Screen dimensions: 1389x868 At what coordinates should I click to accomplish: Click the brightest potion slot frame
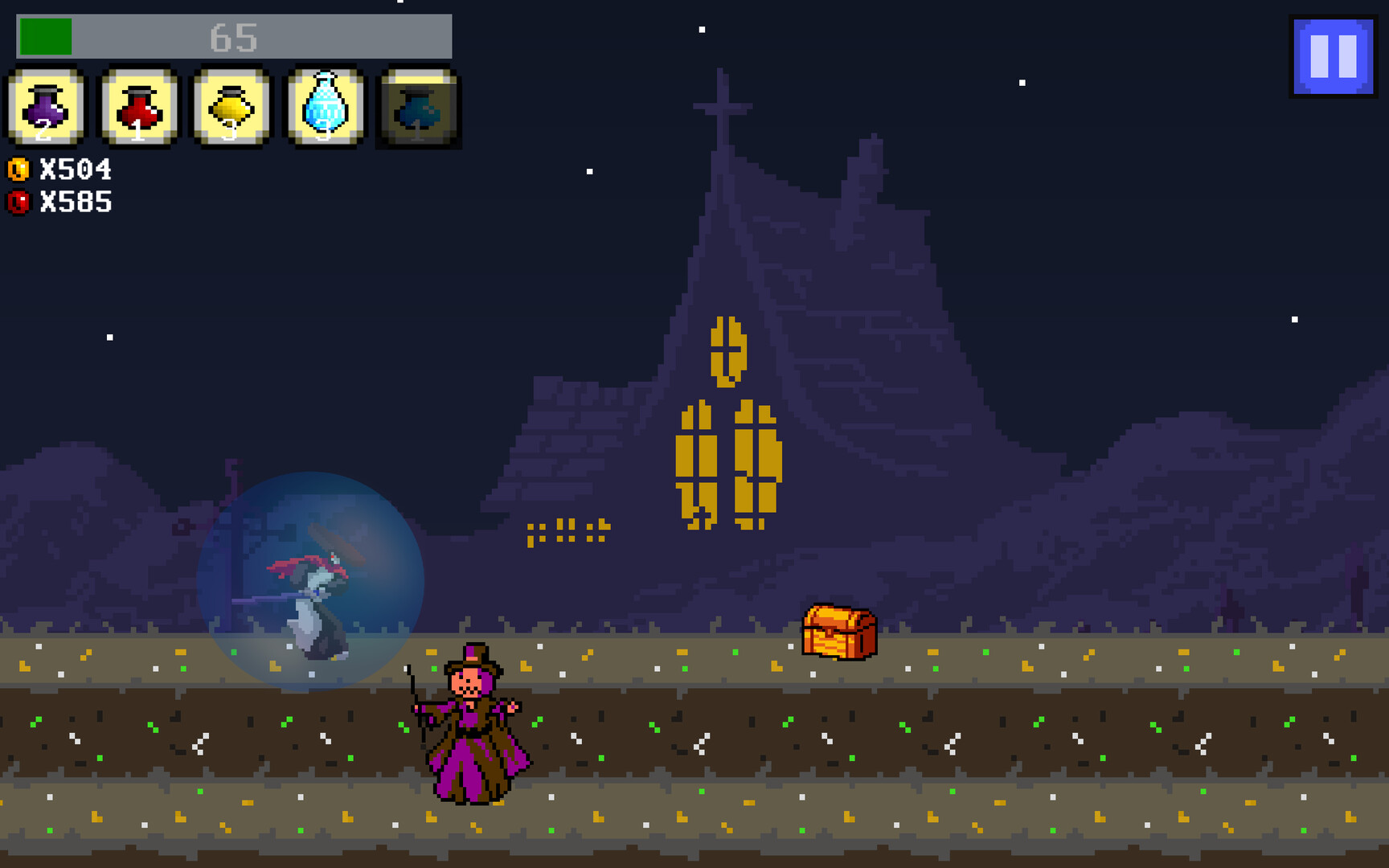coord(323,108)
